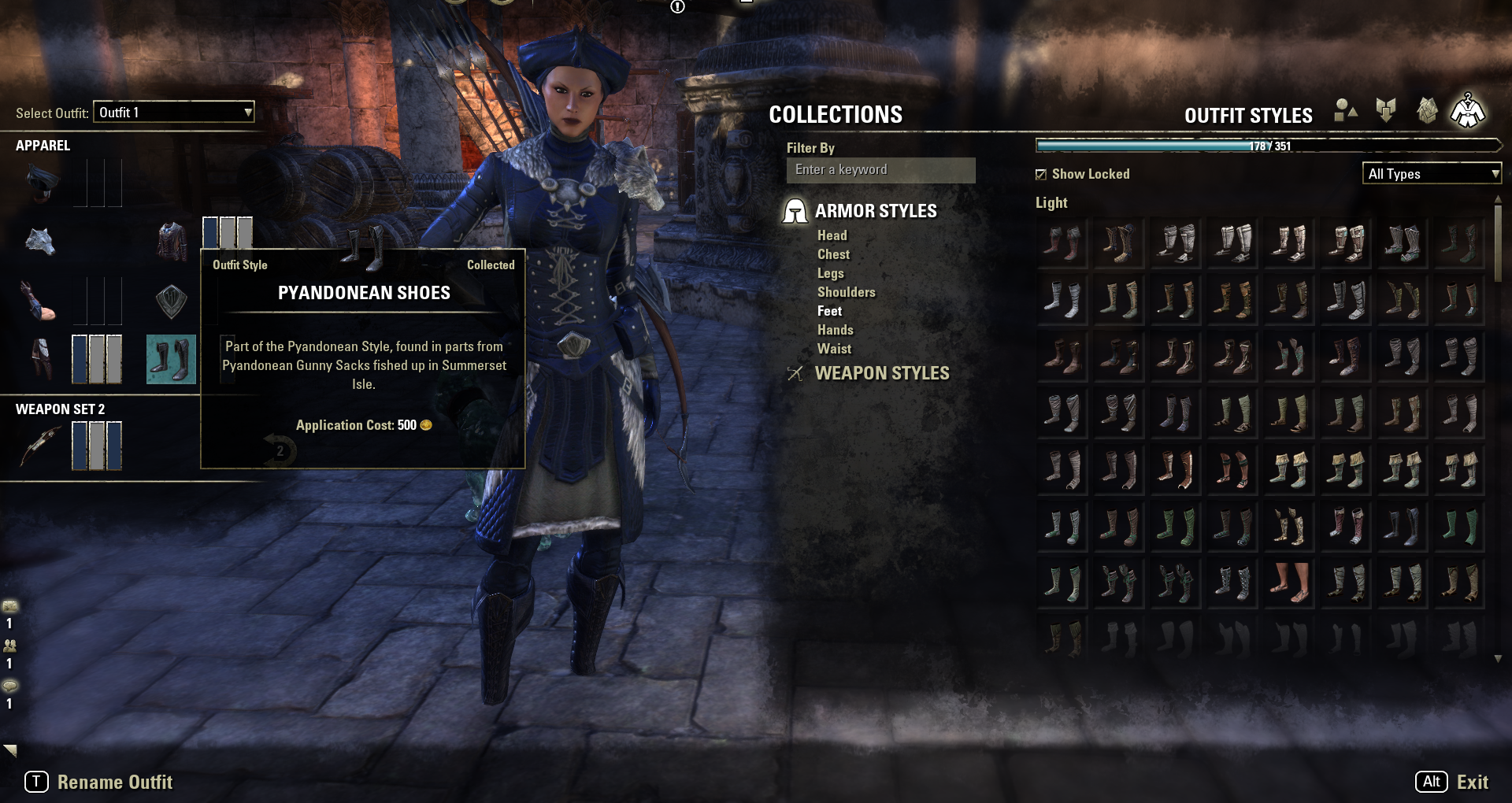The image size is (1512, 803).
Task: Choose the Chest armor style category
Action: (833, 254)
